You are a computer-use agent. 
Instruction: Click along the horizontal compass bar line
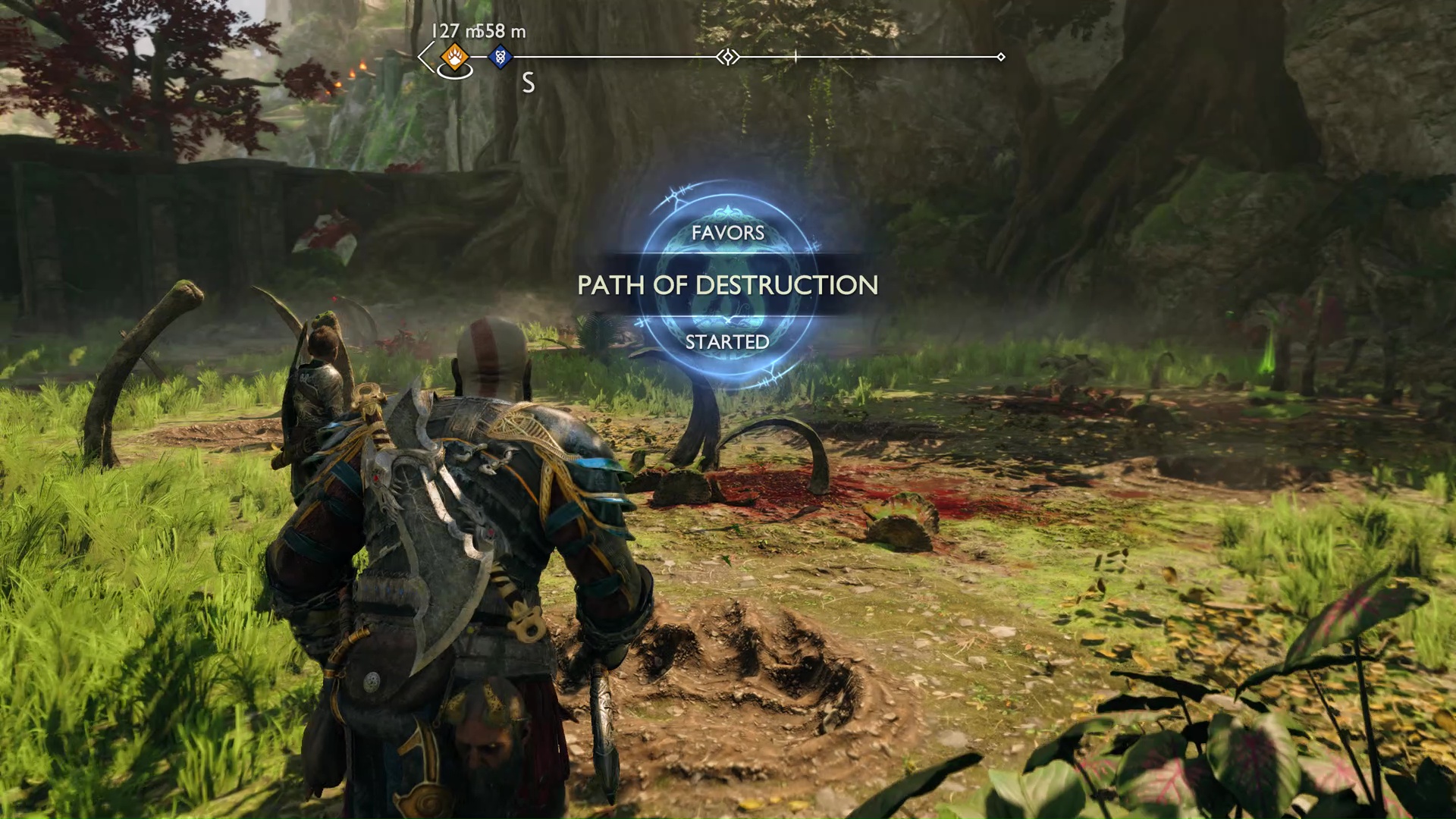[872, 55]
